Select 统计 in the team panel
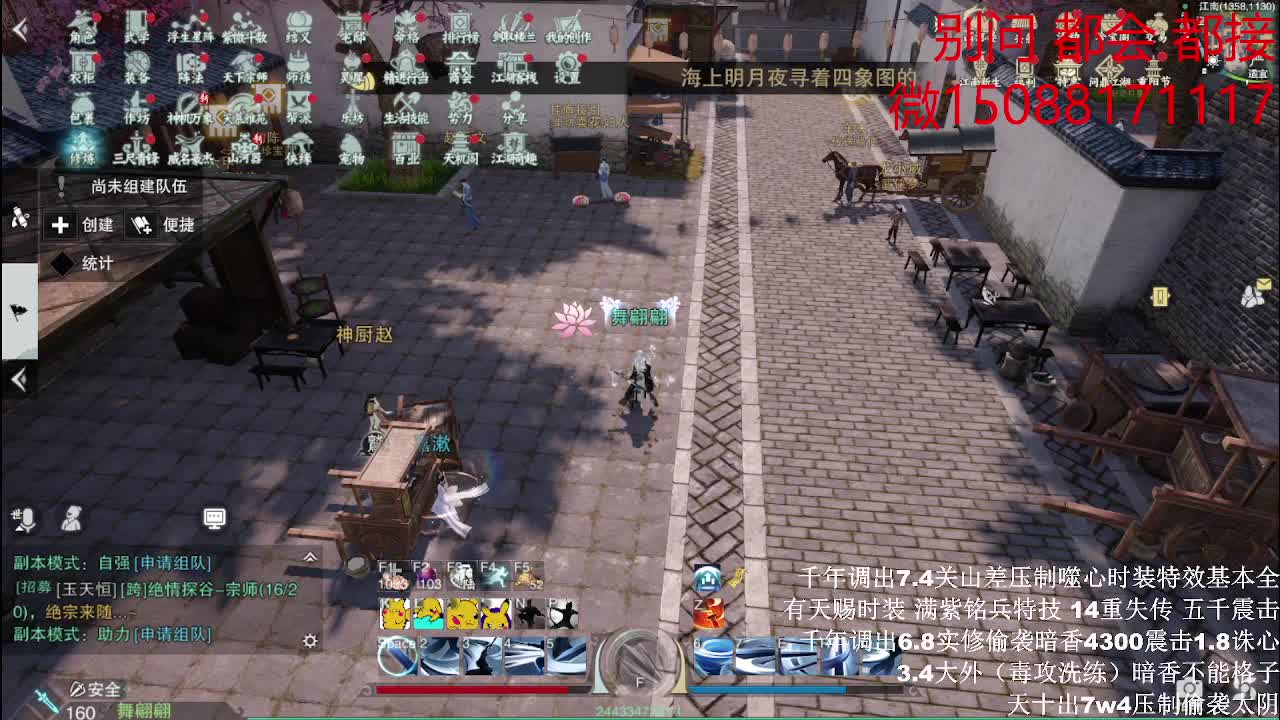This screenshot has height=720, width=1280. [84, 261]
